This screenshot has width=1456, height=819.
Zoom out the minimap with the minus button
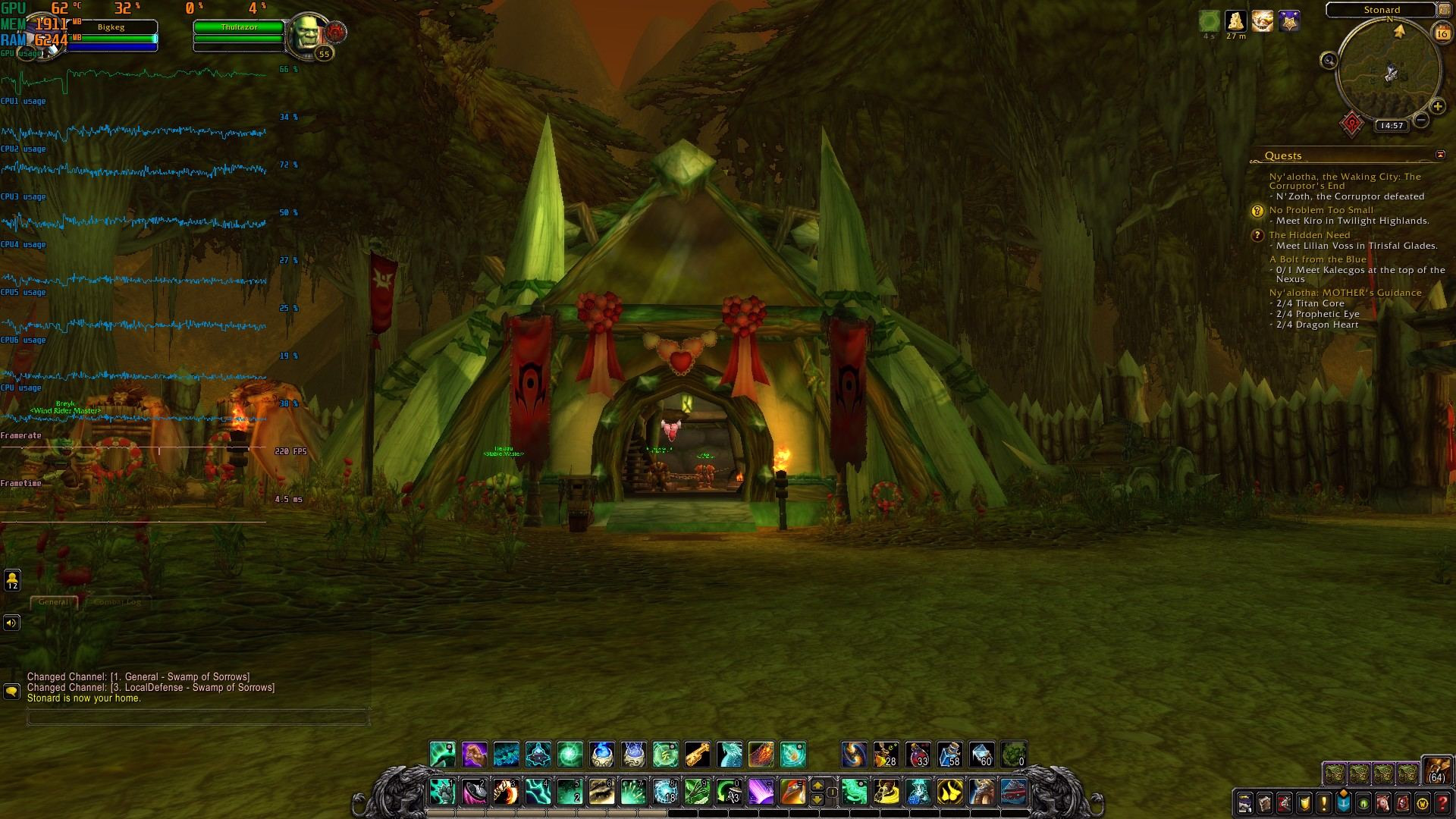1422,120
